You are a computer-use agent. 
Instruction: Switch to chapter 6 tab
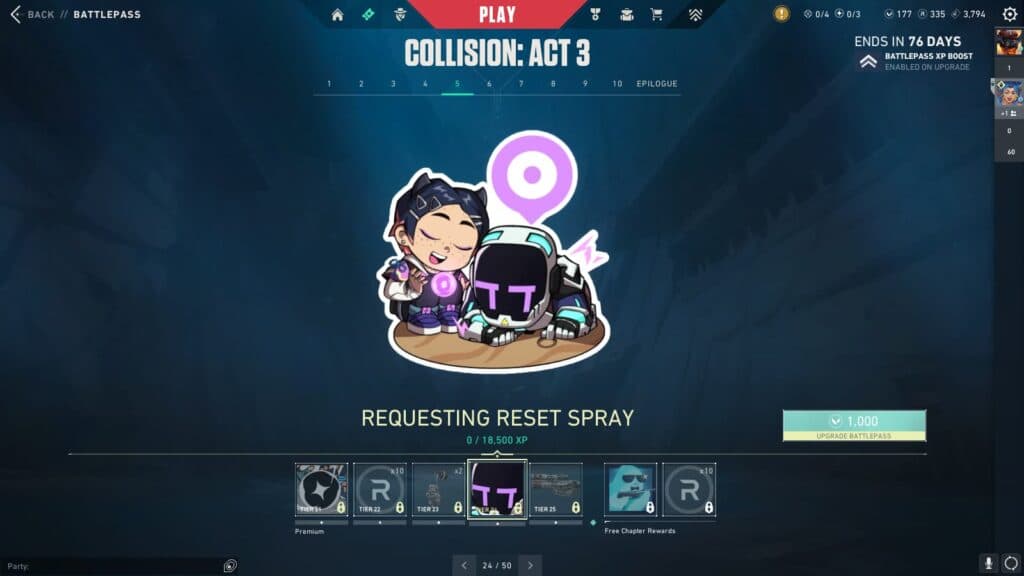click(489, 84)
